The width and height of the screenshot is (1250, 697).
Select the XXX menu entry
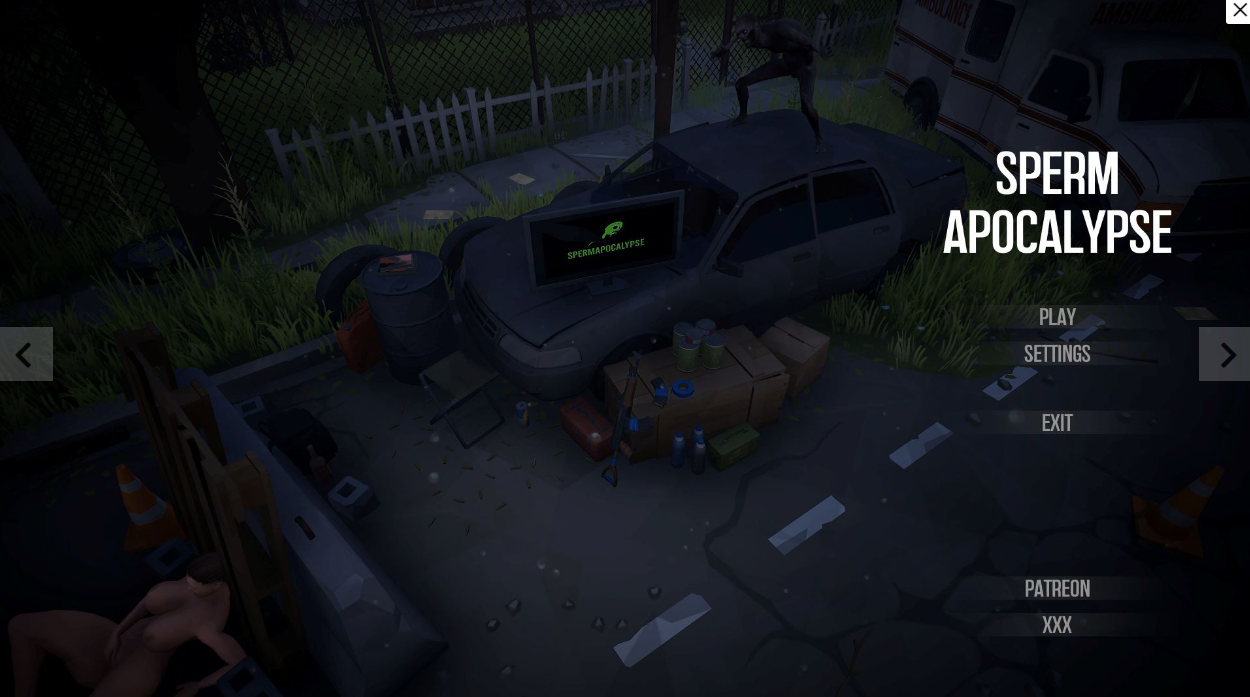[x=1057, y=625]
